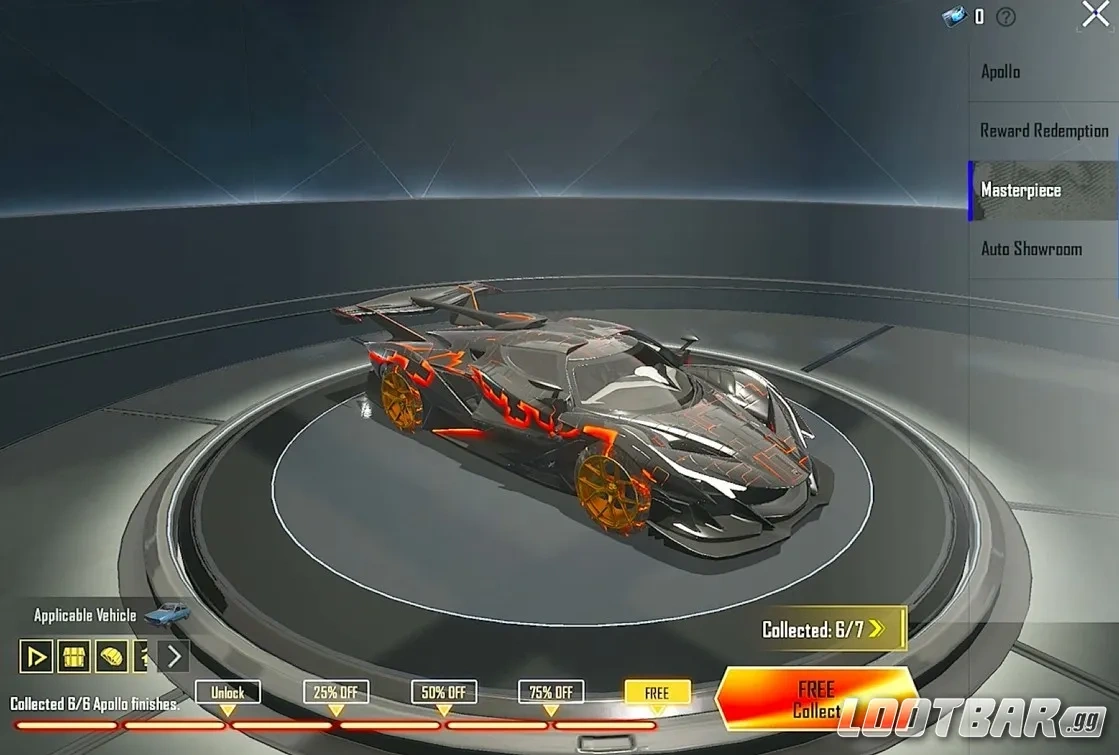Viewport: 1119px width, 755px height.
Task: Select the Unlock milestone marker
Action: coord(227,692)
